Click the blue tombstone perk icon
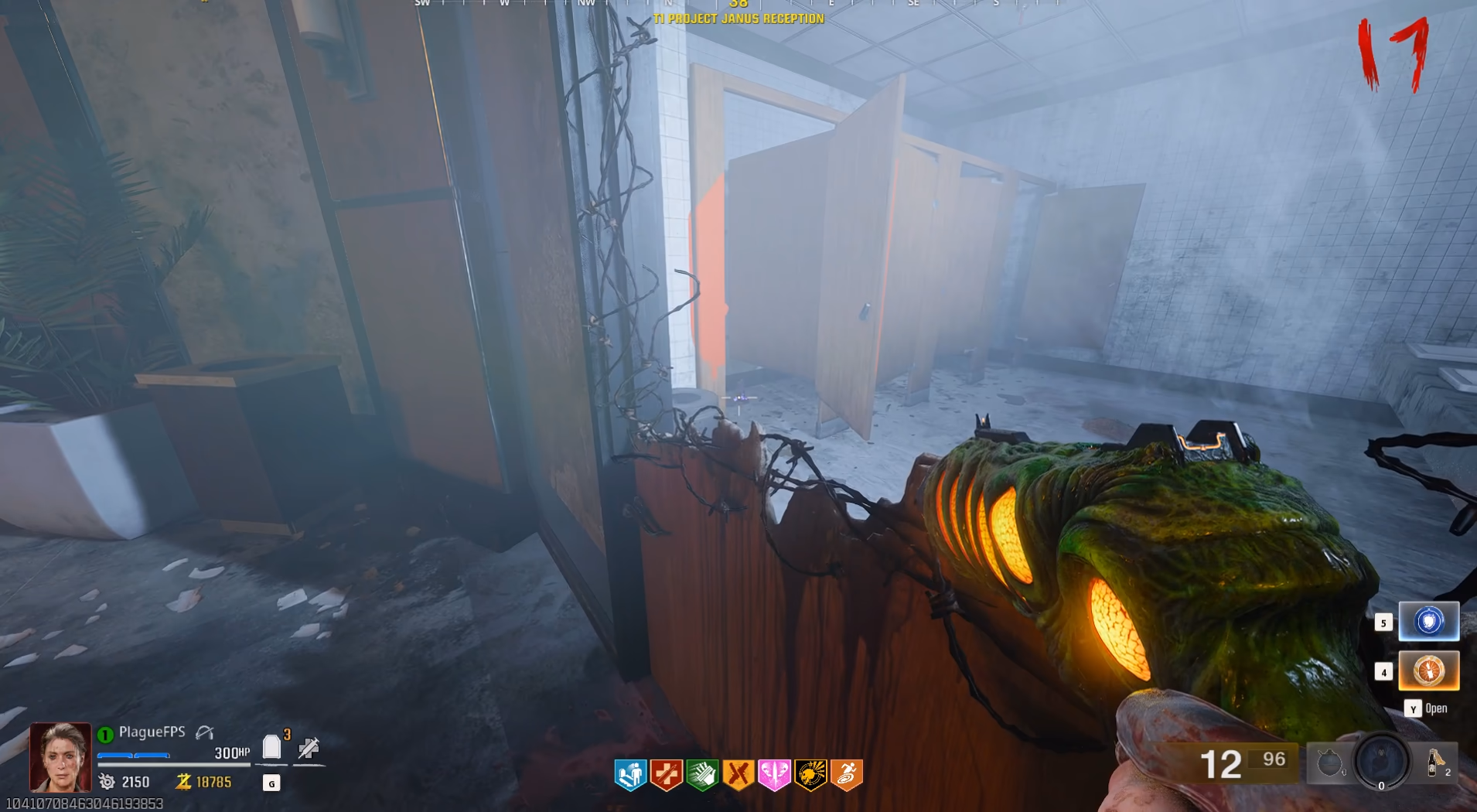 point(631,775)
